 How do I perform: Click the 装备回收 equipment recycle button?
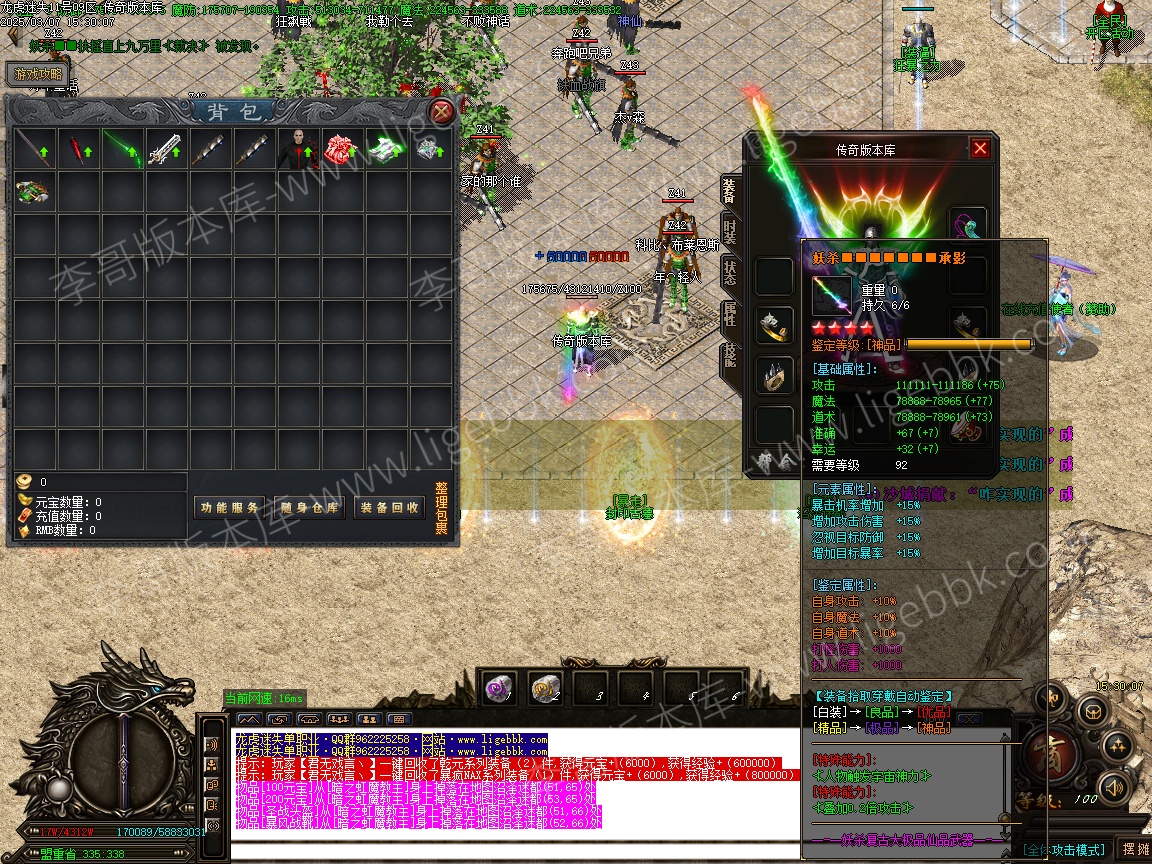click(389, 508)
